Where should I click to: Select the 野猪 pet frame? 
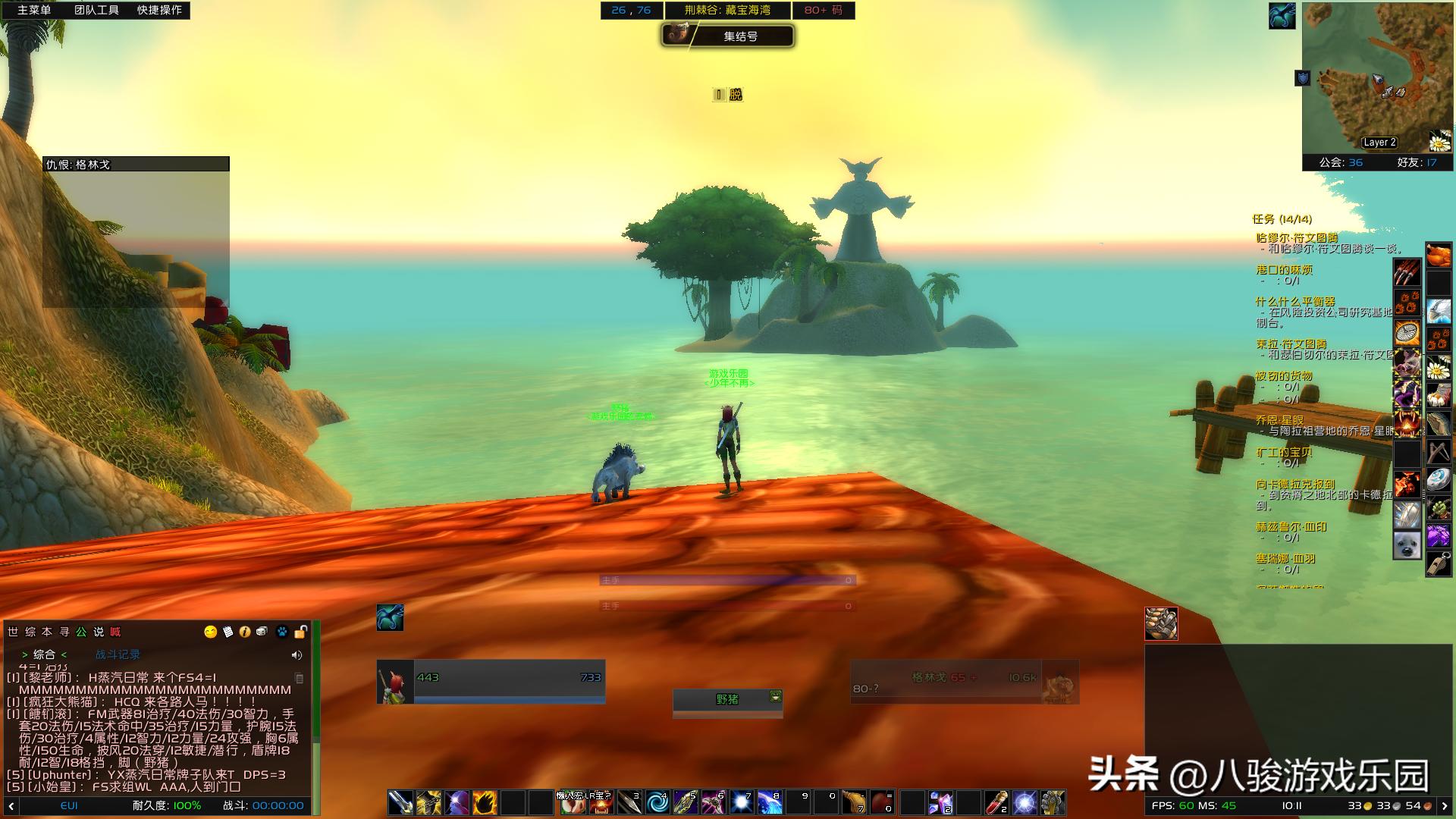(726, 699)
